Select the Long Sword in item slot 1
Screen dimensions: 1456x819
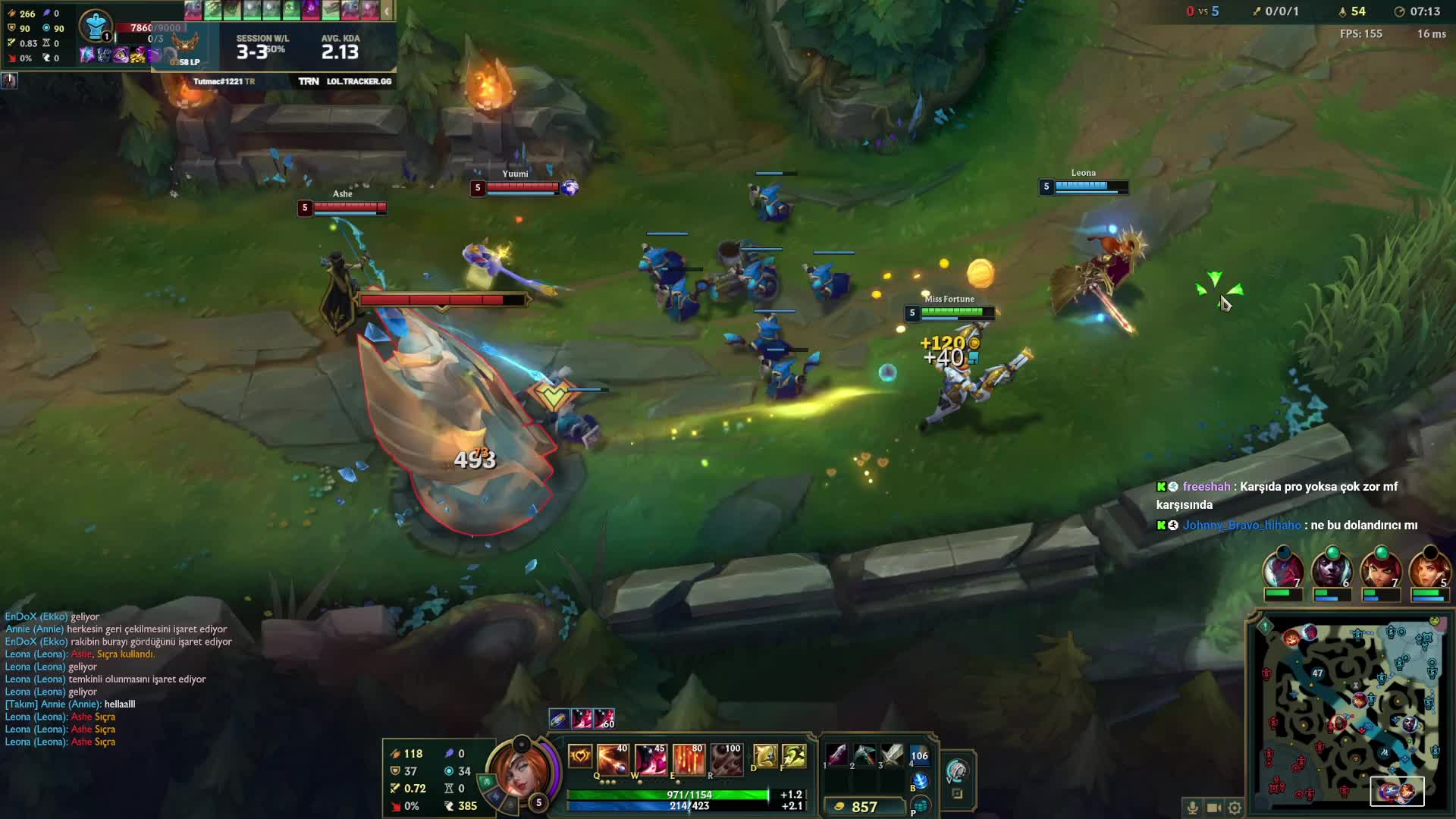(x=836, y=755)
